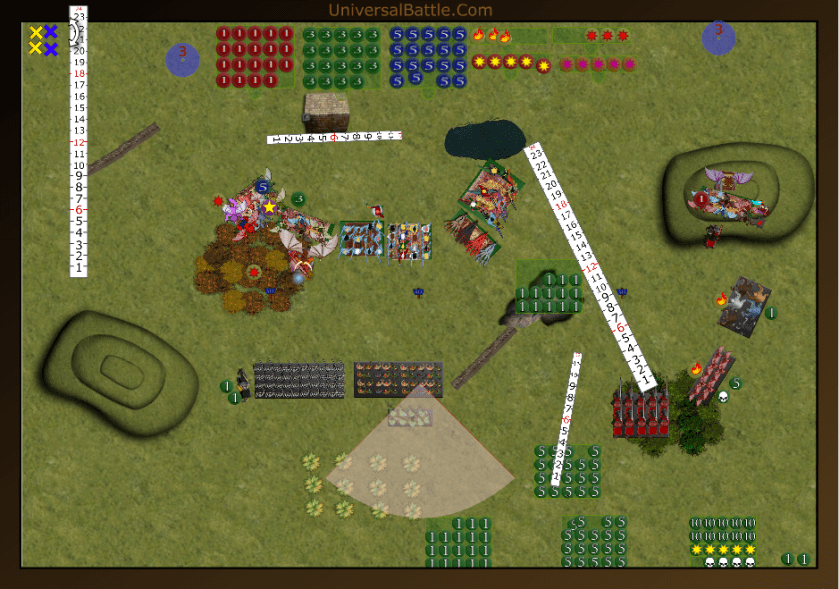This screenshot has width=839, height=589.
Task: Pick the short ruler next to the stone building
Action: point(334,137)
